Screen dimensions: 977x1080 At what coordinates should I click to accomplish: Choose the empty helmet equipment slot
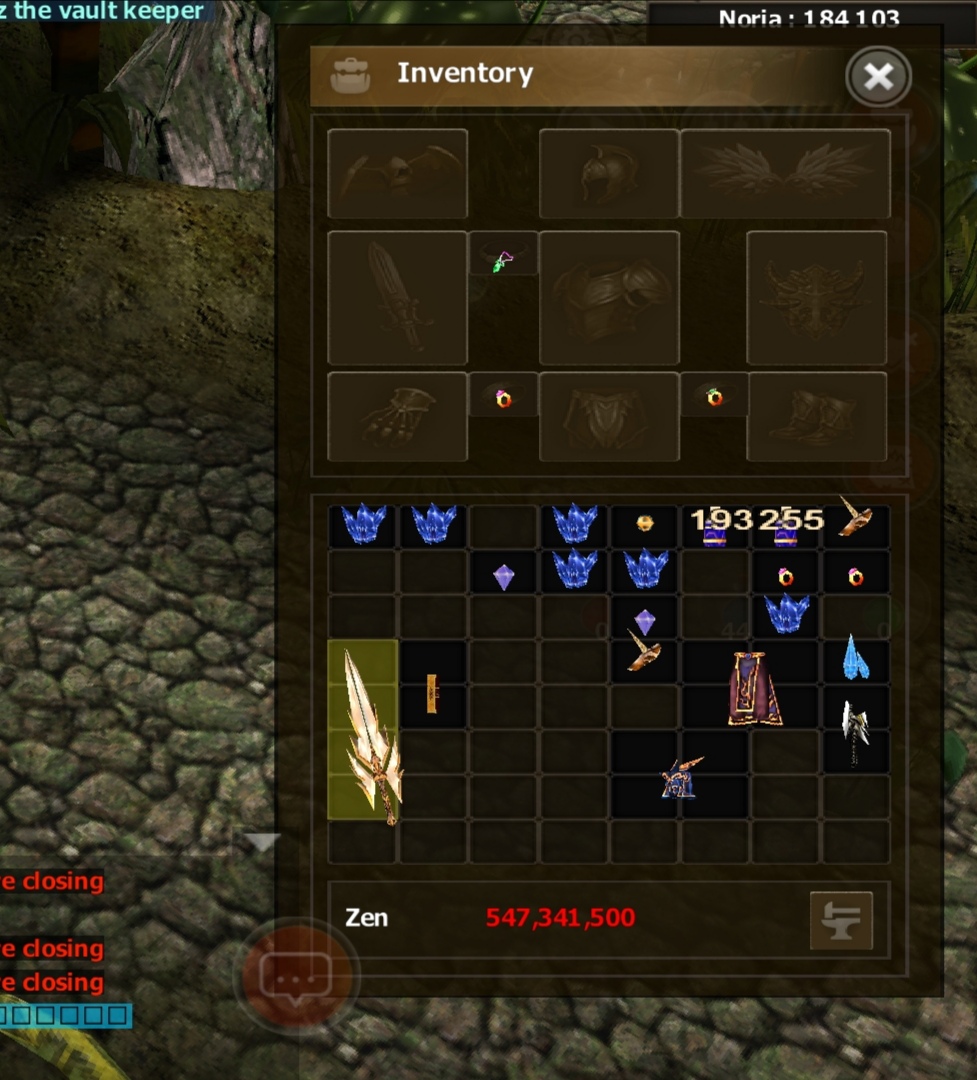(609, 173)
